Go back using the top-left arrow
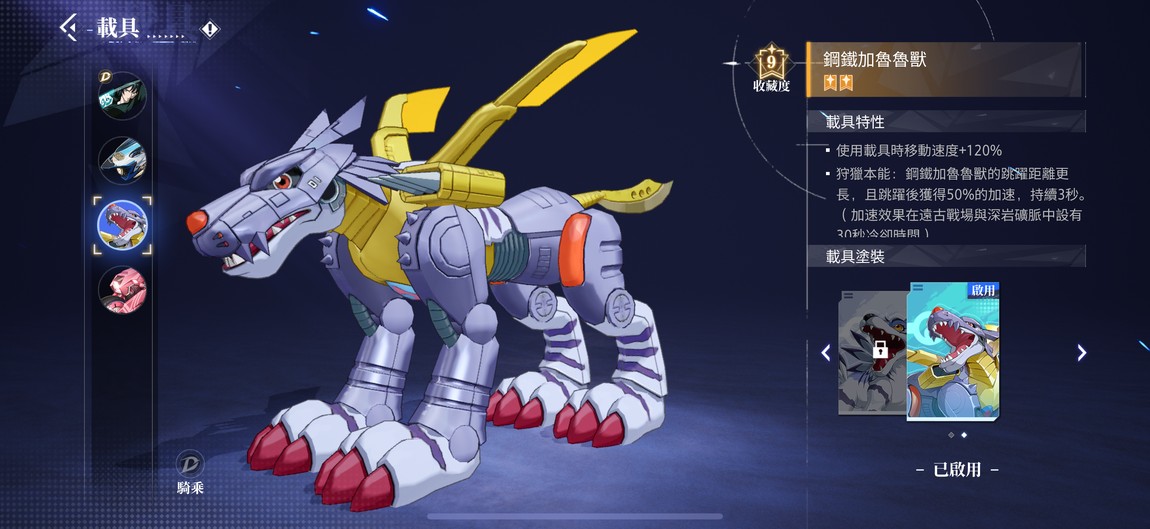The height and width of the screenshot is (529, 1150). (68, 27)
